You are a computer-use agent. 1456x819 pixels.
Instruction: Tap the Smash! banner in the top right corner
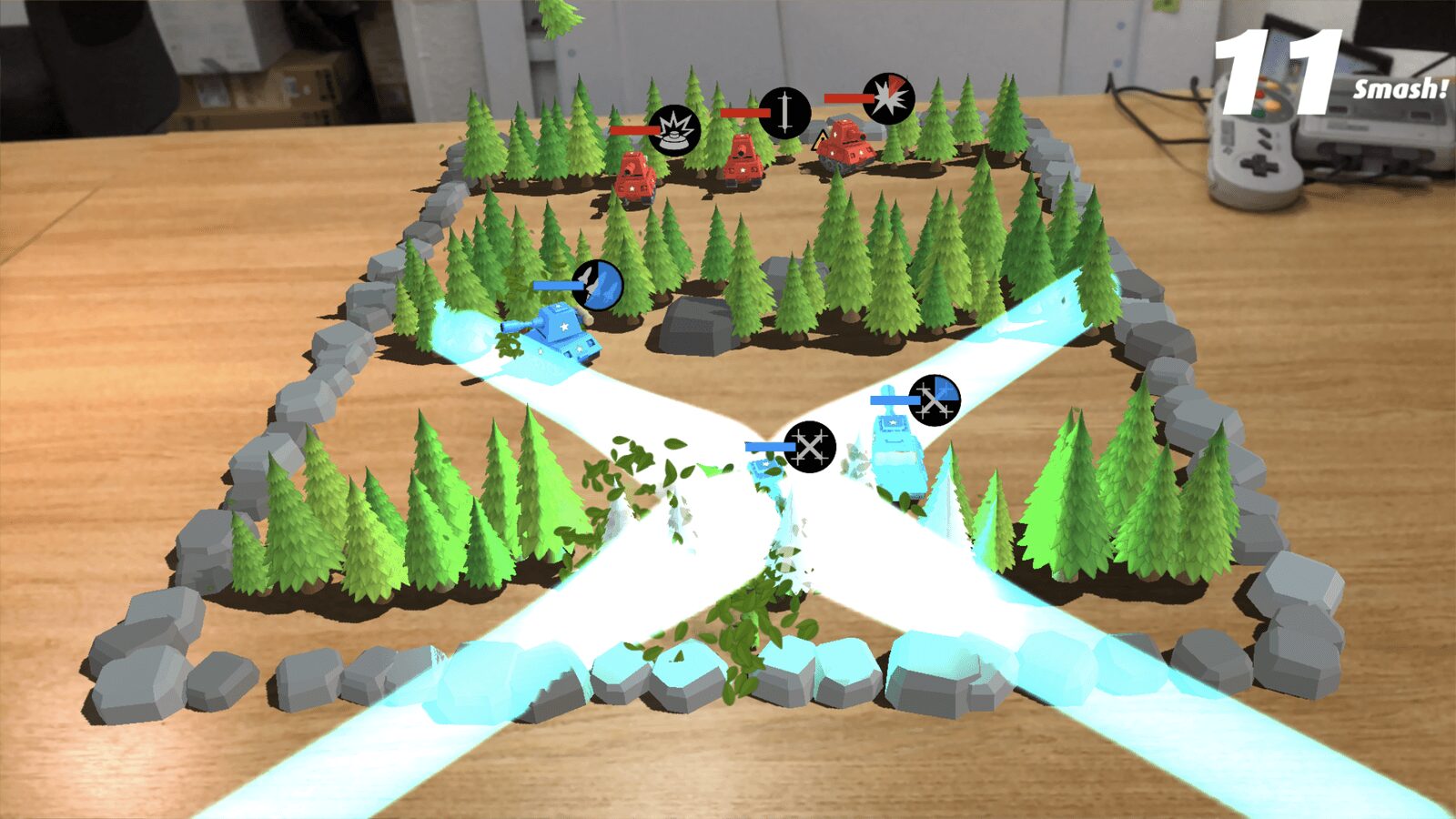point(1399,89)
